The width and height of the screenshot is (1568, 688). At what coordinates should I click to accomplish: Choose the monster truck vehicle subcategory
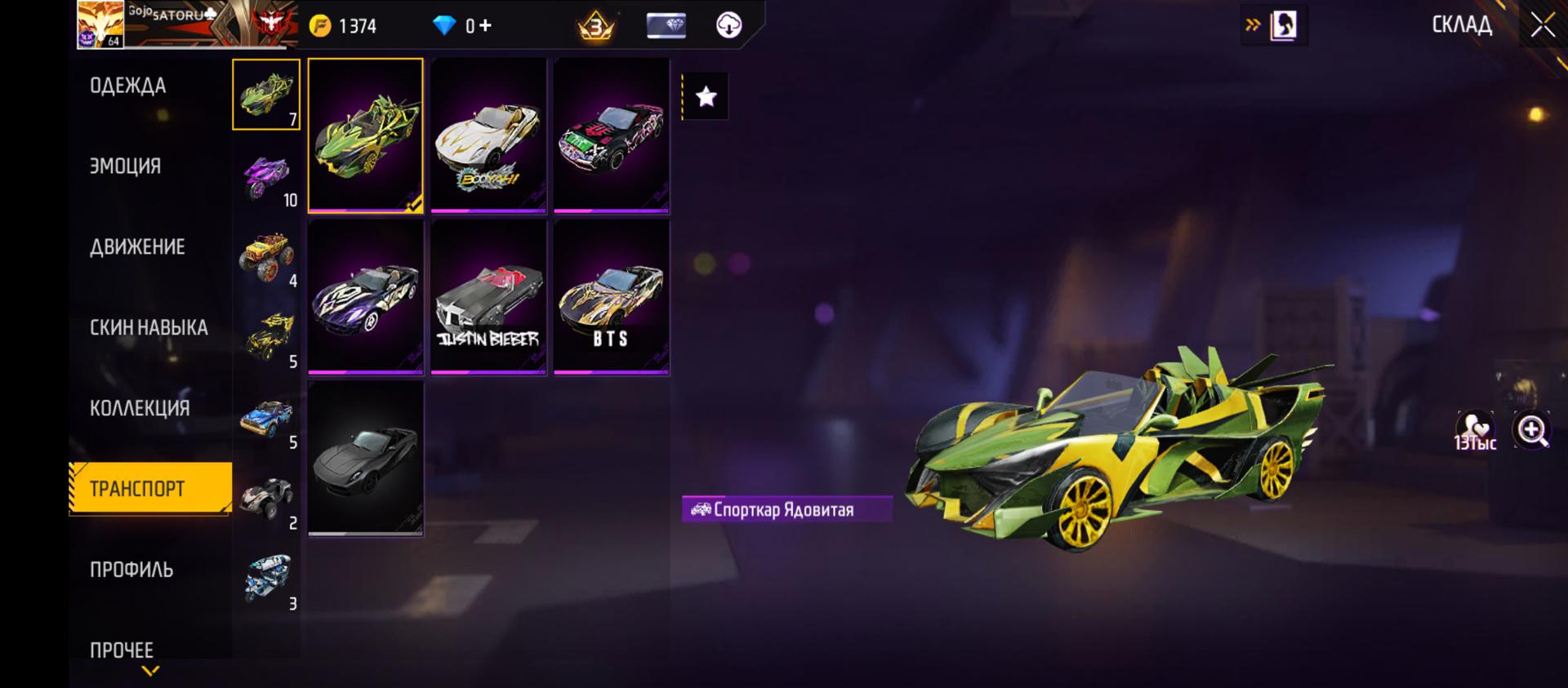pyautogui.click(x=267, y=257)
